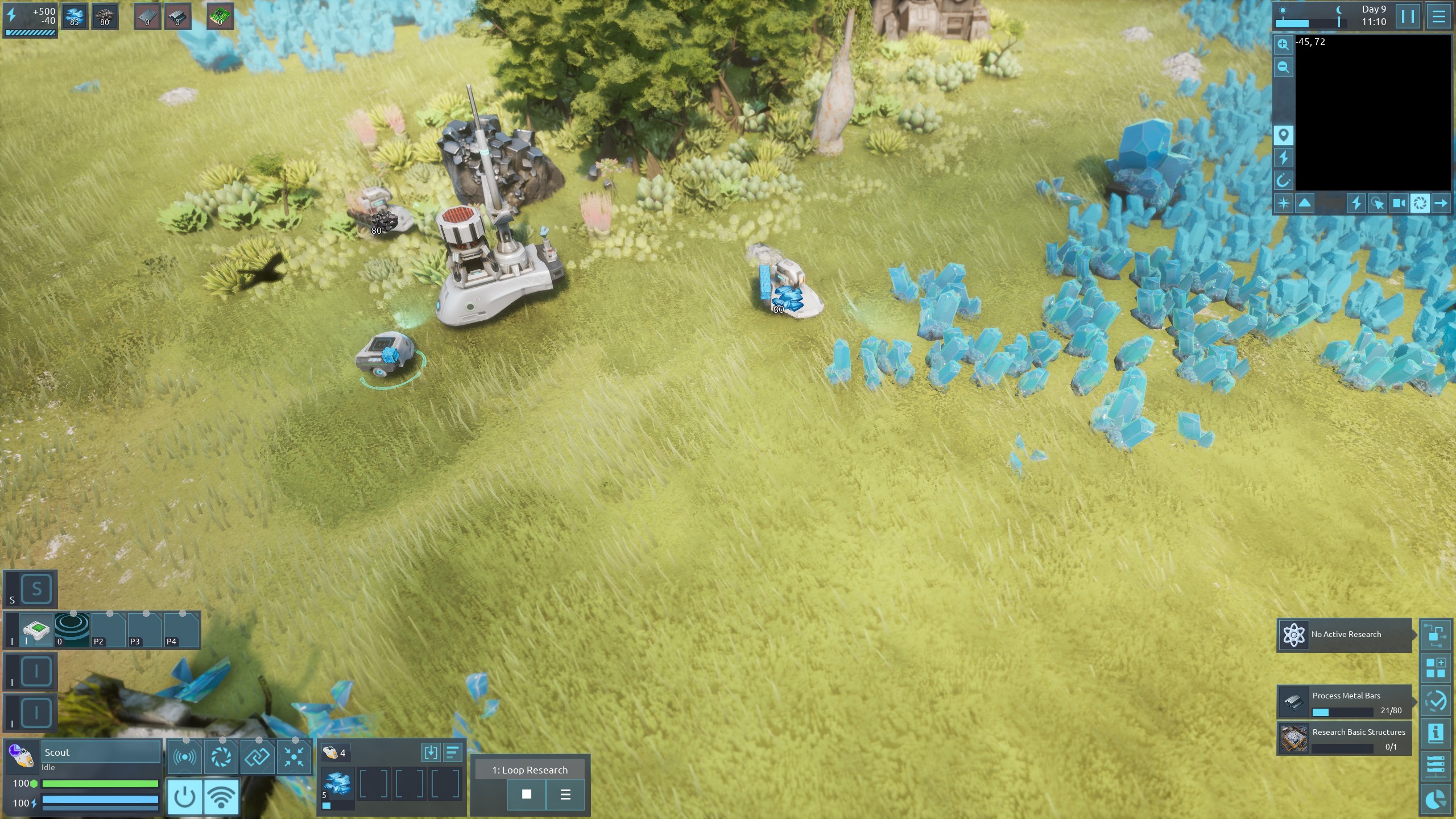The image size is (1456, 819).
Task: Zoom out on the minimap
Action: (1283, 67)
